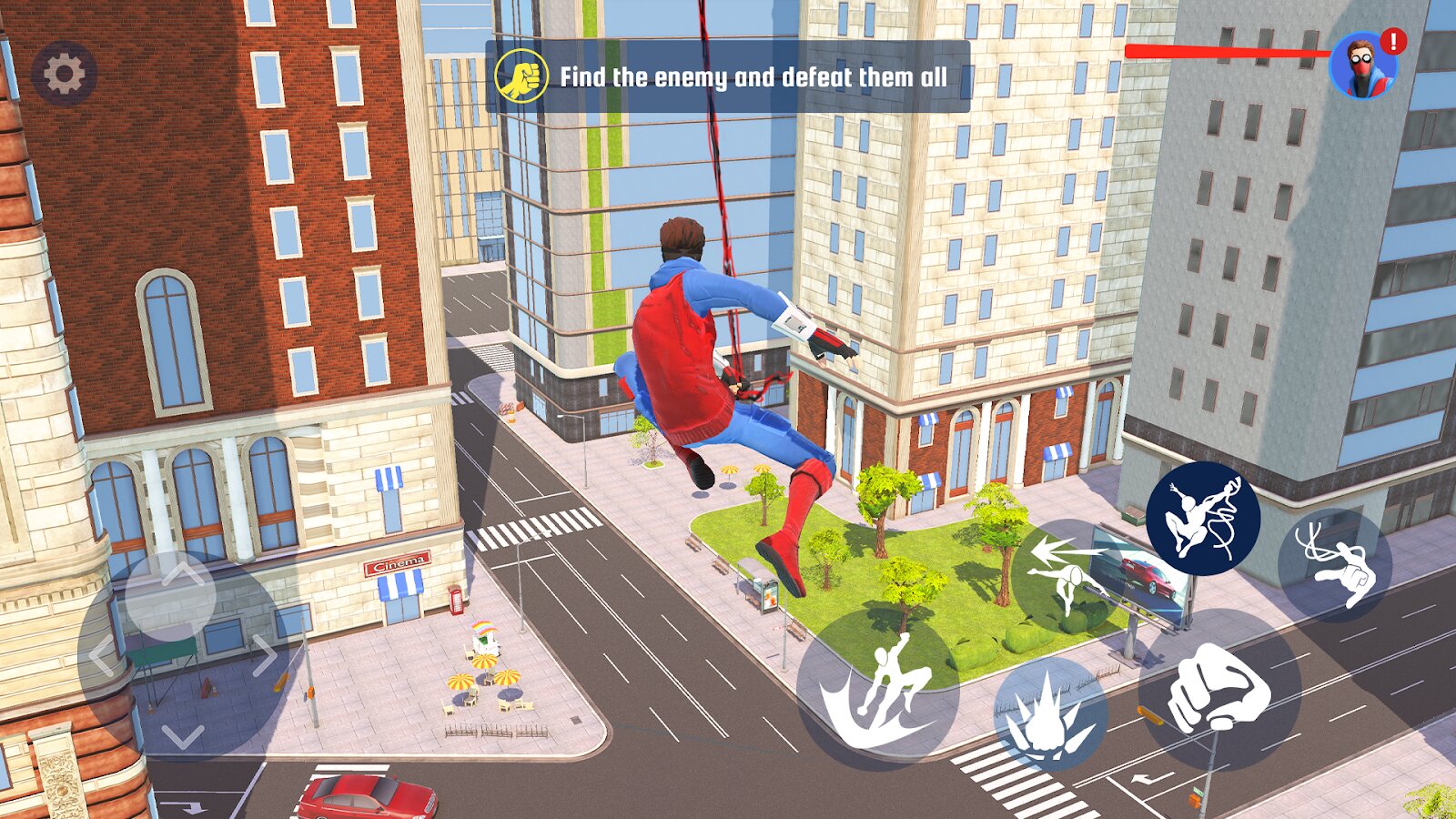Move backward with the down arrow
The image size is (1456, 819).
[183, 735]
